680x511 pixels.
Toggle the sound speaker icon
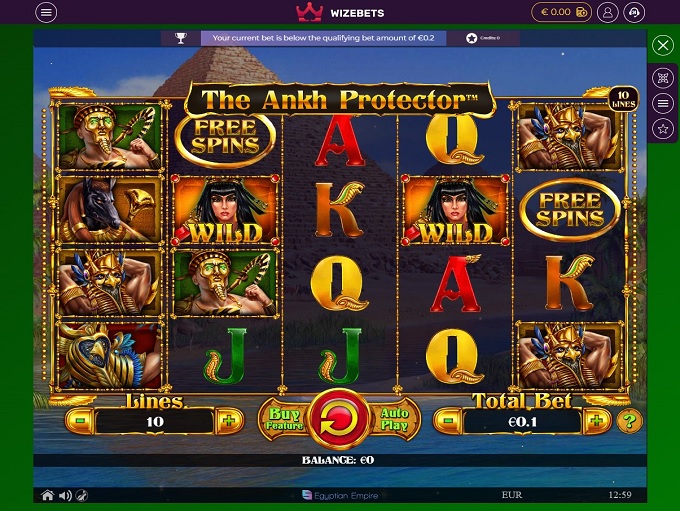pyautogui.click(x=65, y=495)
